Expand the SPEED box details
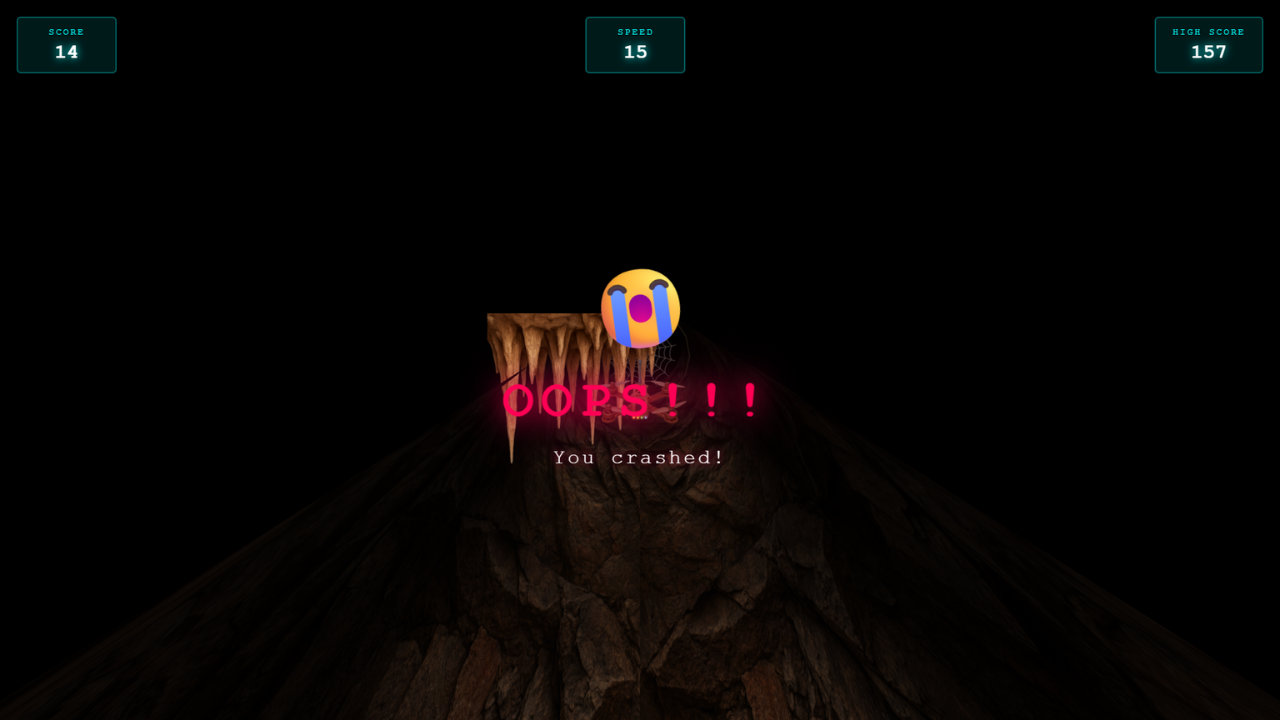The image size is (1280, 720). [635, 44]
